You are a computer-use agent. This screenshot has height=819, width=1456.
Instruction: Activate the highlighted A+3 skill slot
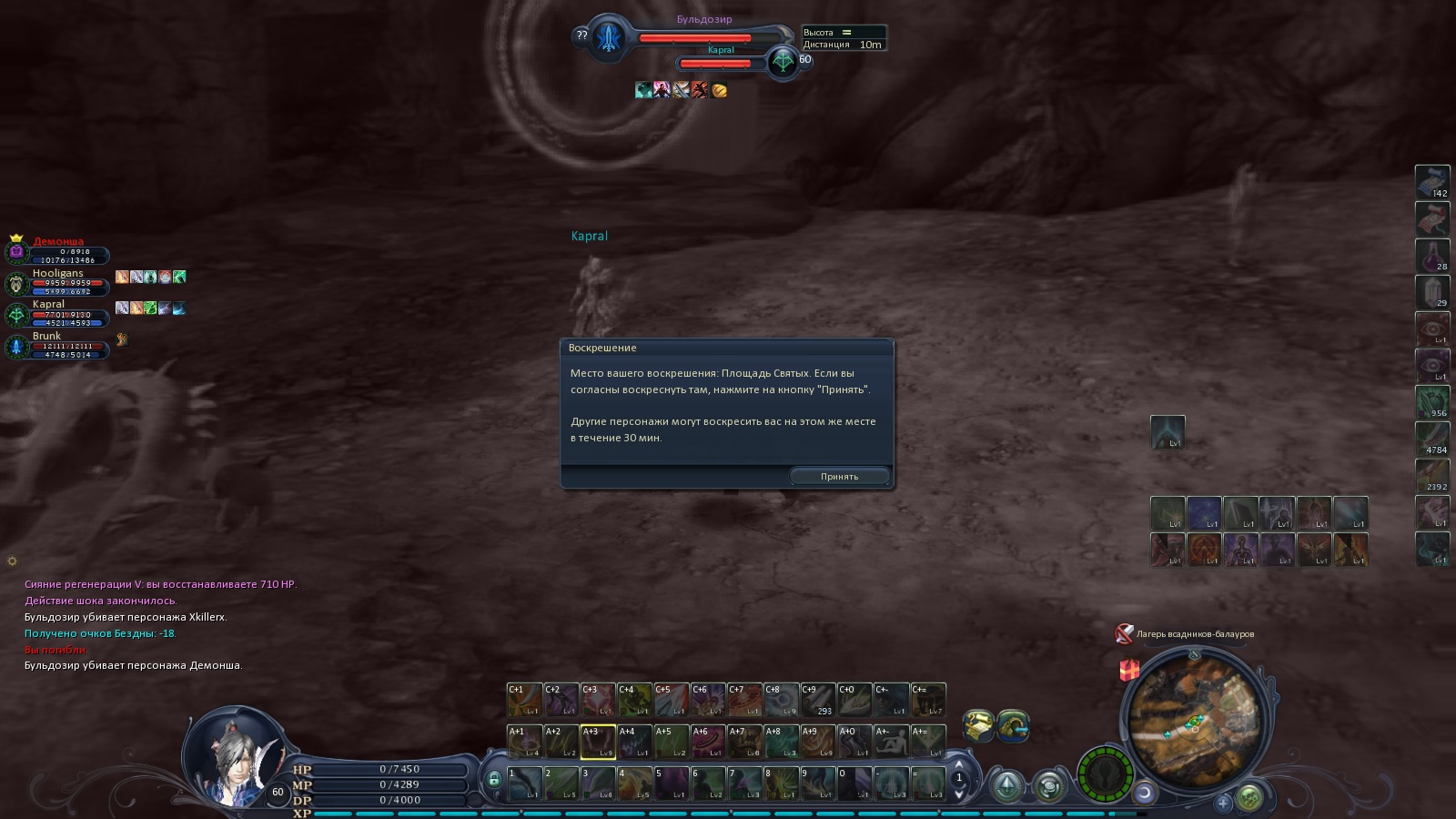click(598, 742)
